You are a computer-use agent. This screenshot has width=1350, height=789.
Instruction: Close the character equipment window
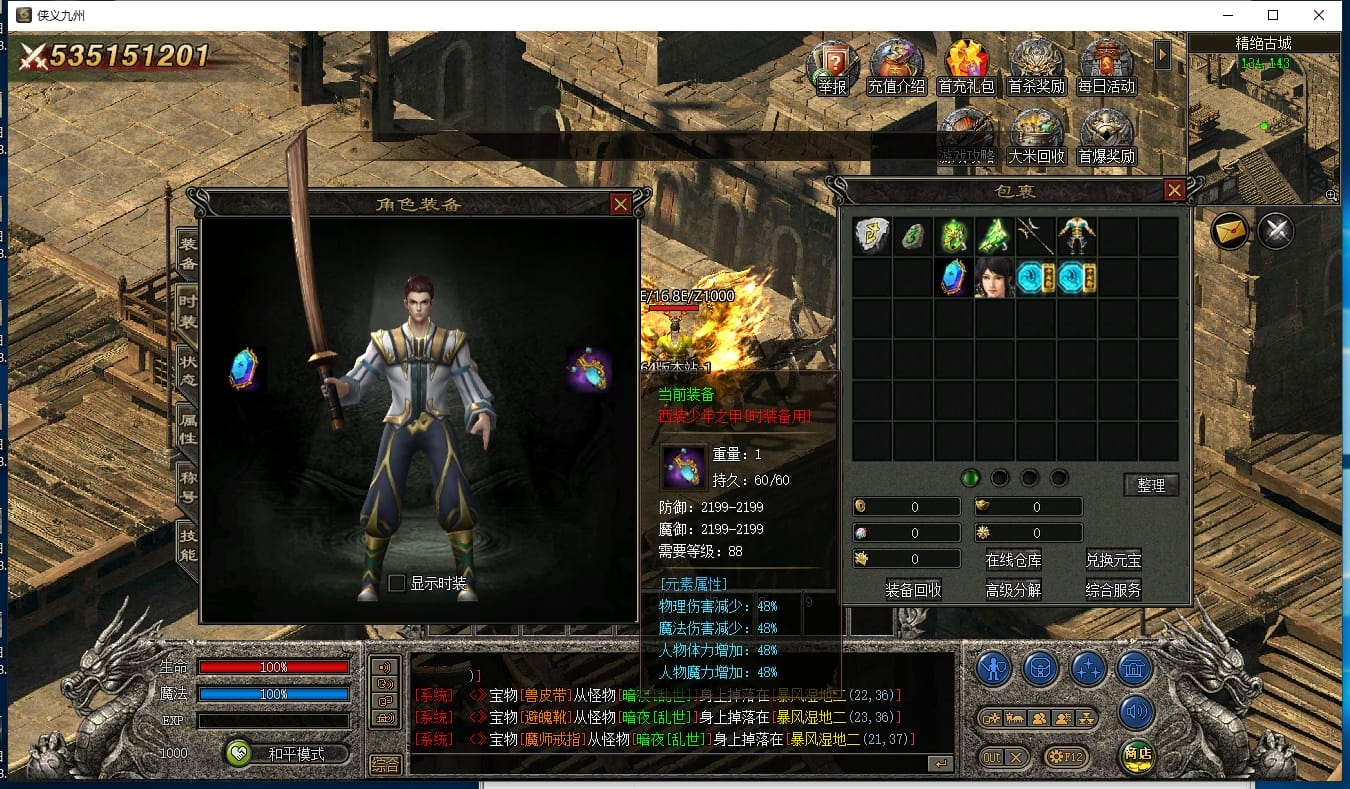(x=621, y=204)
